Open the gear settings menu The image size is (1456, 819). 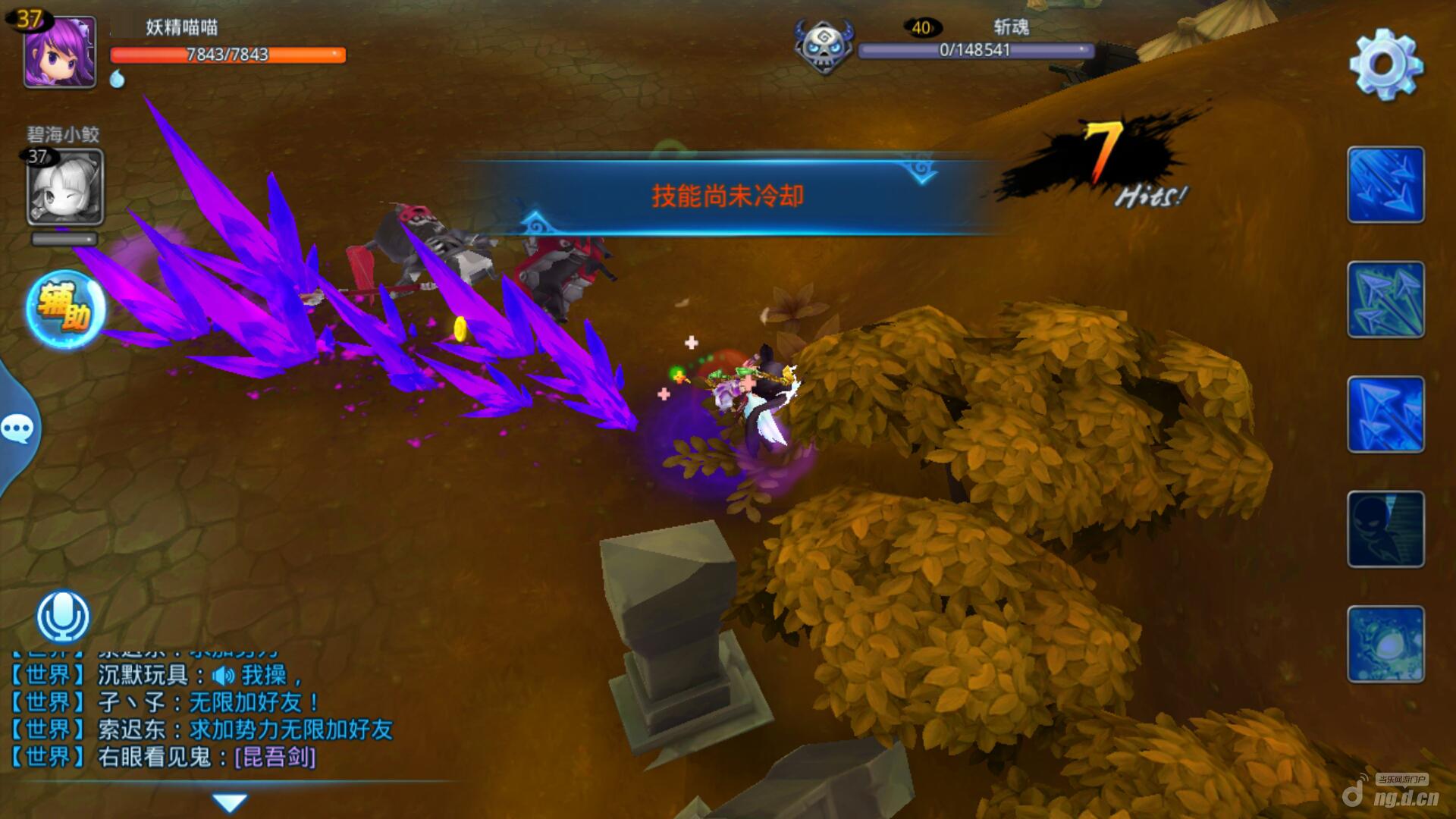pyautogui.click(x=1385, y=64)
